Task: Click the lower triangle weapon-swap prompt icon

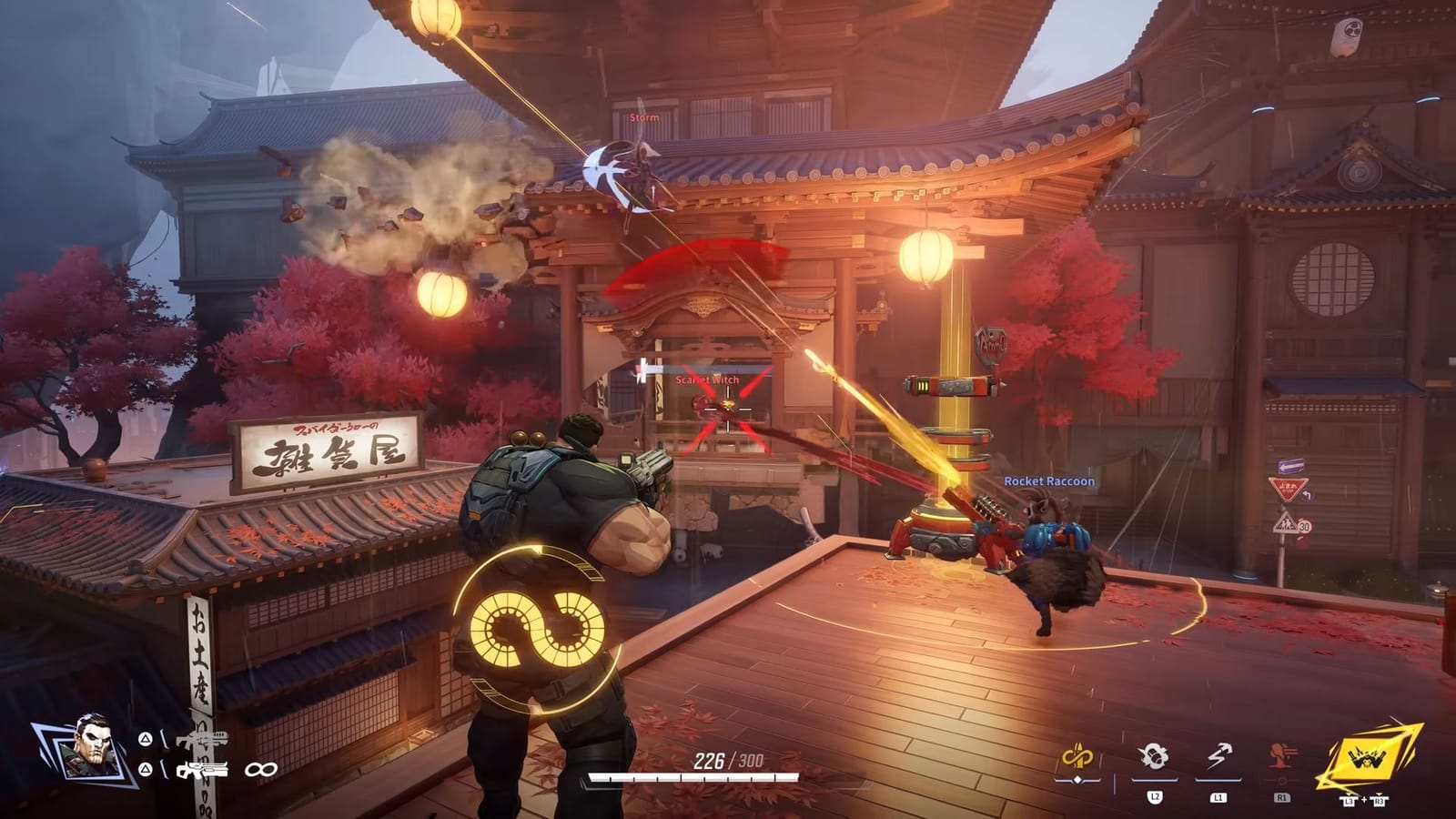Action: (144, 769)
